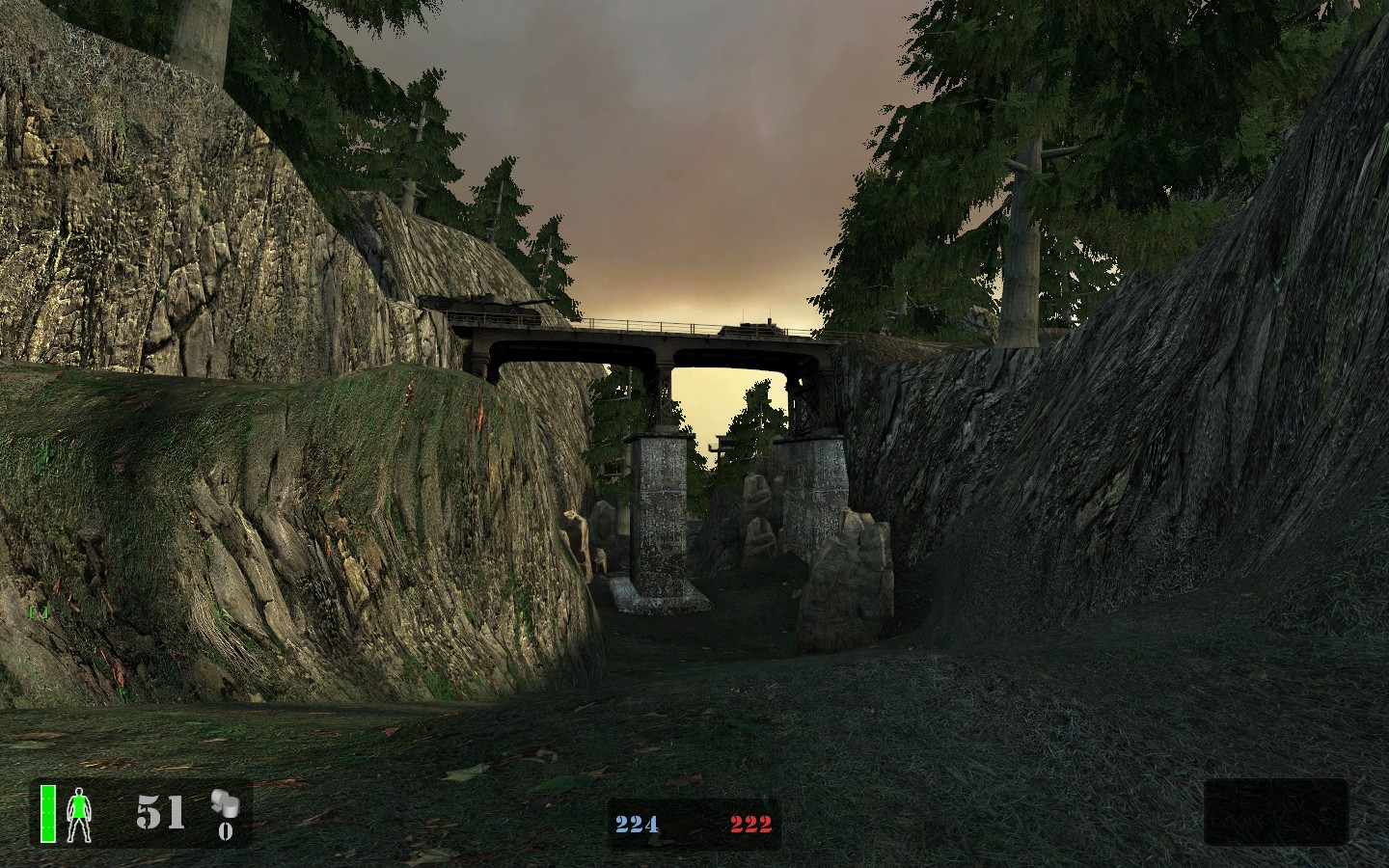This screenshot has height=868, width=1389.
Task: Switch to the blue score 224 display
Action: [637, 825]
